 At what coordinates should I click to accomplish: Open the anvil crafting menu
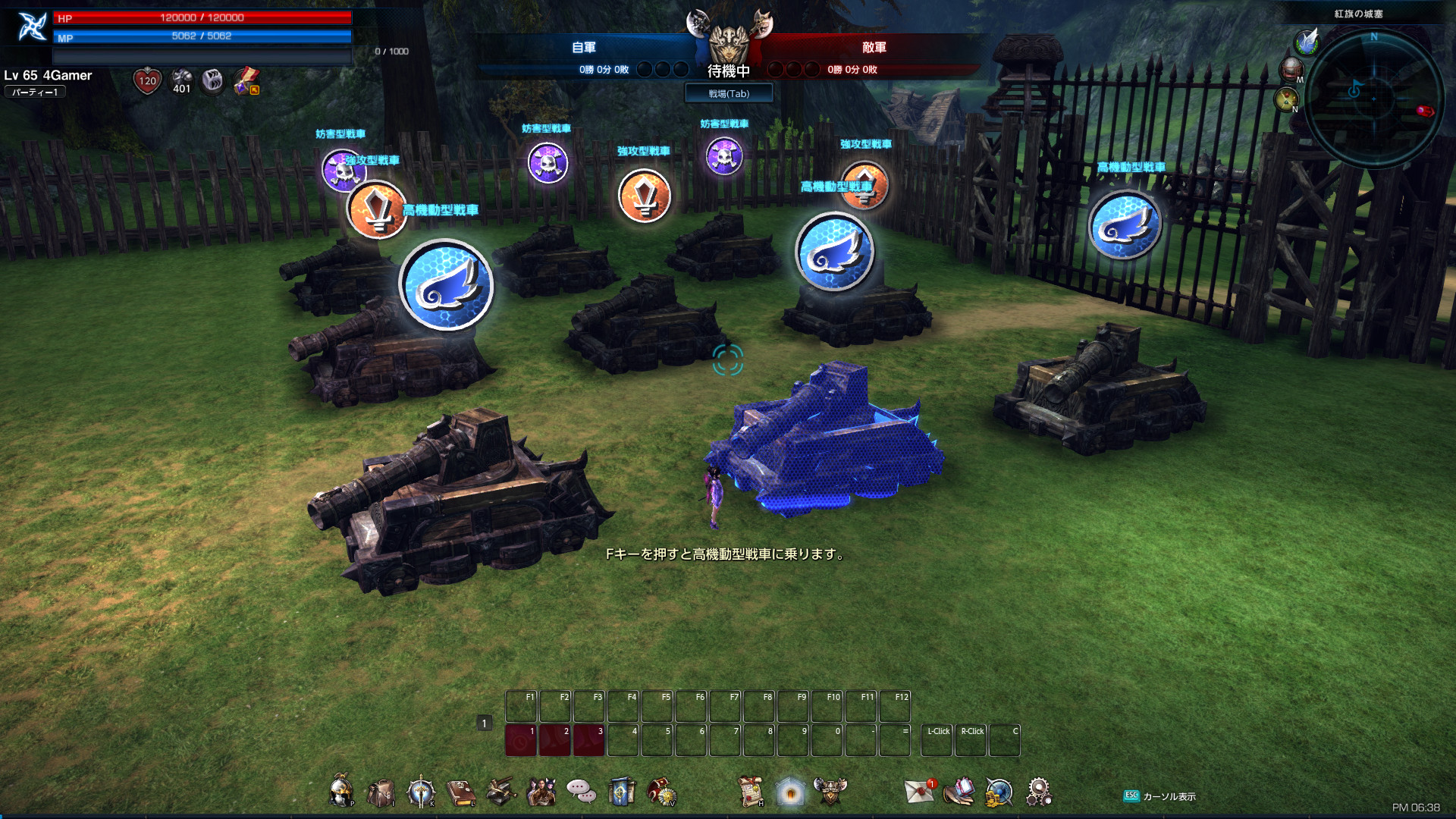click(x=500, y=792)
